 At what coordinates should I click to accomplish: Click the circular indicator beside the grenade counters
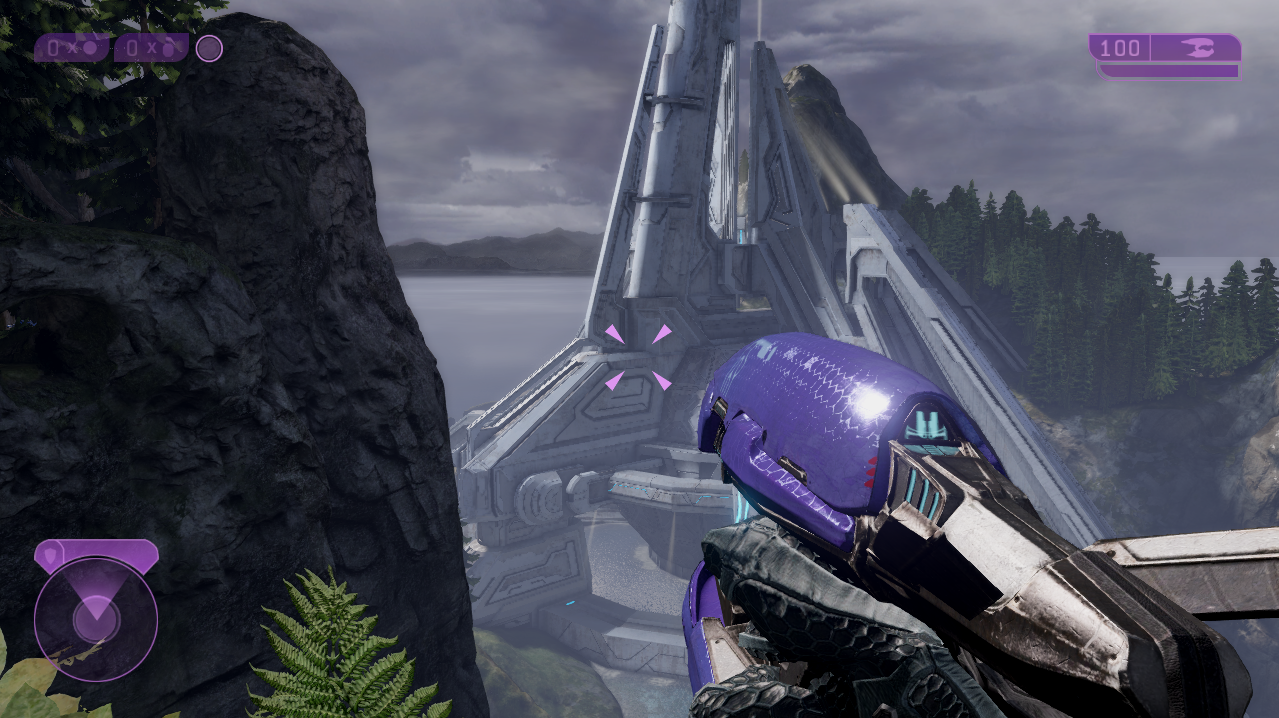coord(209,48)
